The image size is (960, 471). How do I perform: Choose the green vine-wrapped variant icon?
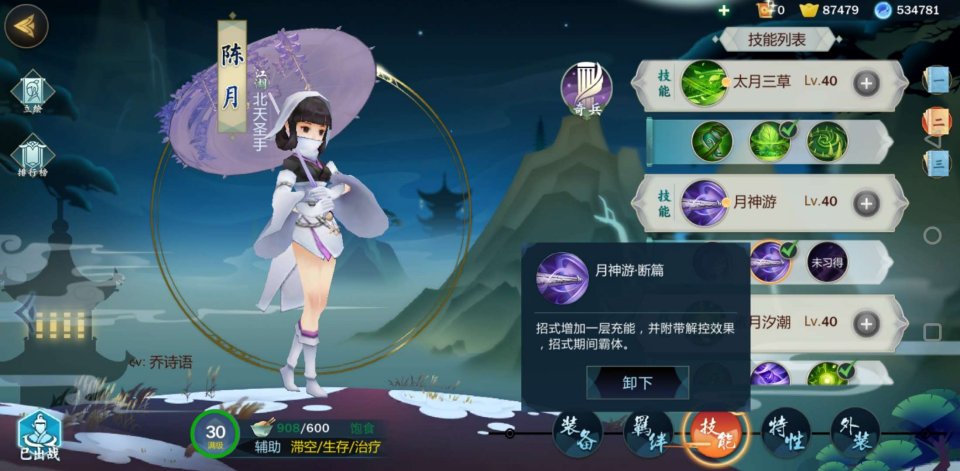pyautogui.click(x=711, y=142)
